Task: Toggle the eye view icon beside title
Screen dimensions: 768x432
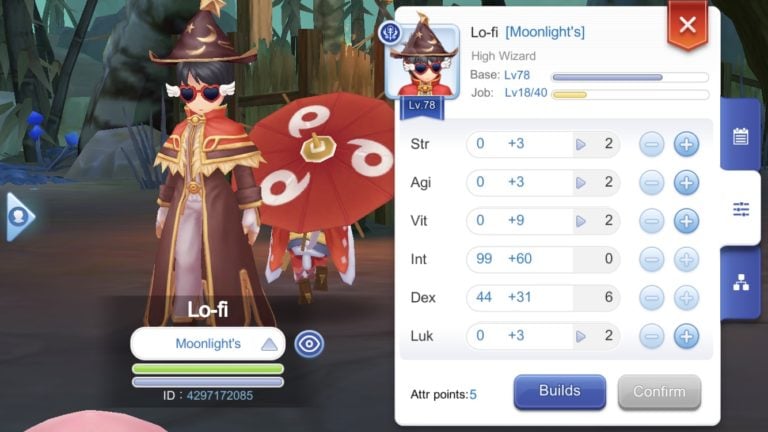Action: (309, 344)
